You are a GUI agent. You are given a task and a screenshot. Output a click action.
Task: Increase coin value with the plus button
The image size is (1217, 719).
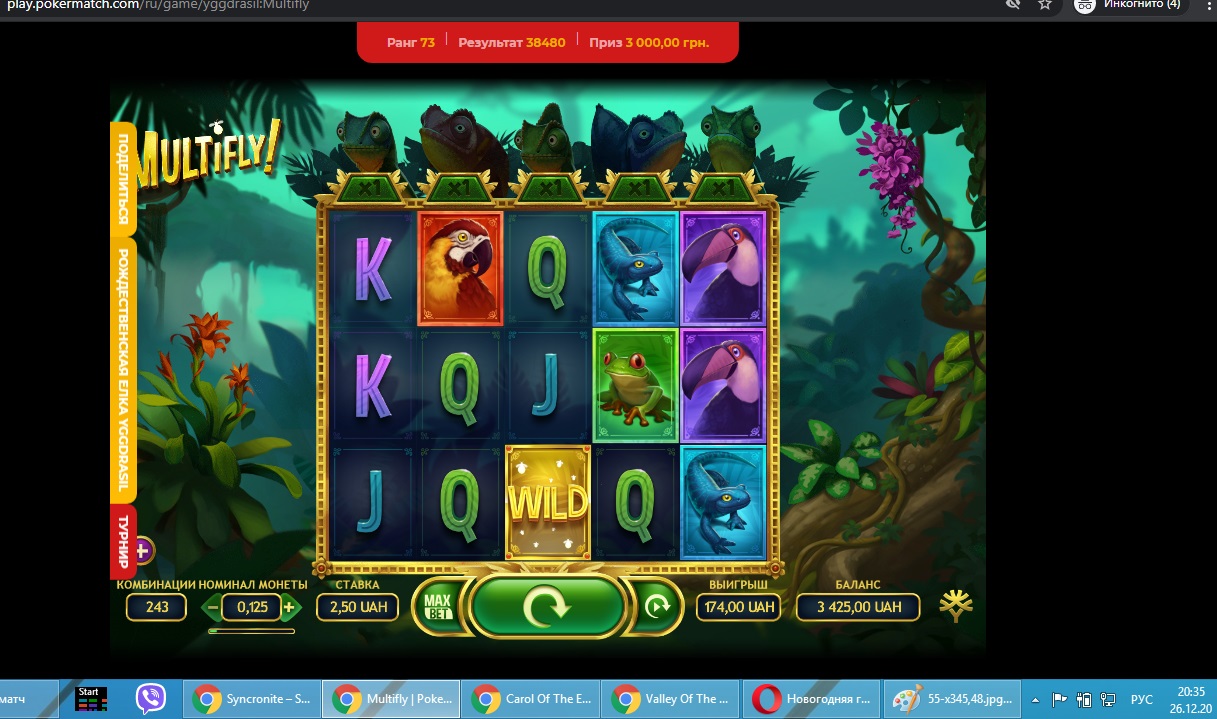tap(289, 607)
